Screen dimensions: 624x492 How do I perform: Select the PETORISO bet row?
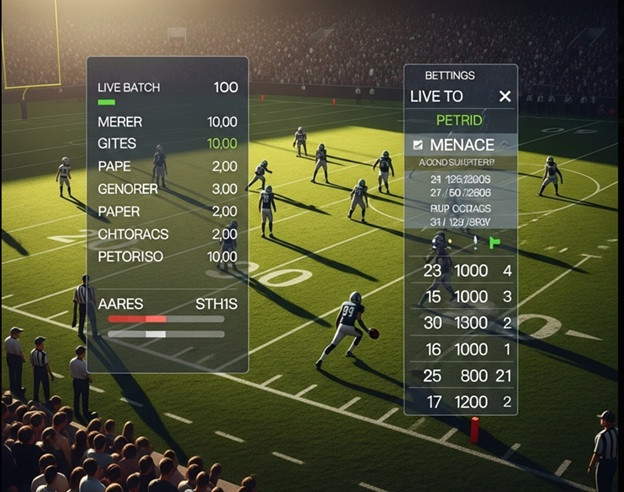click(167, 256)
